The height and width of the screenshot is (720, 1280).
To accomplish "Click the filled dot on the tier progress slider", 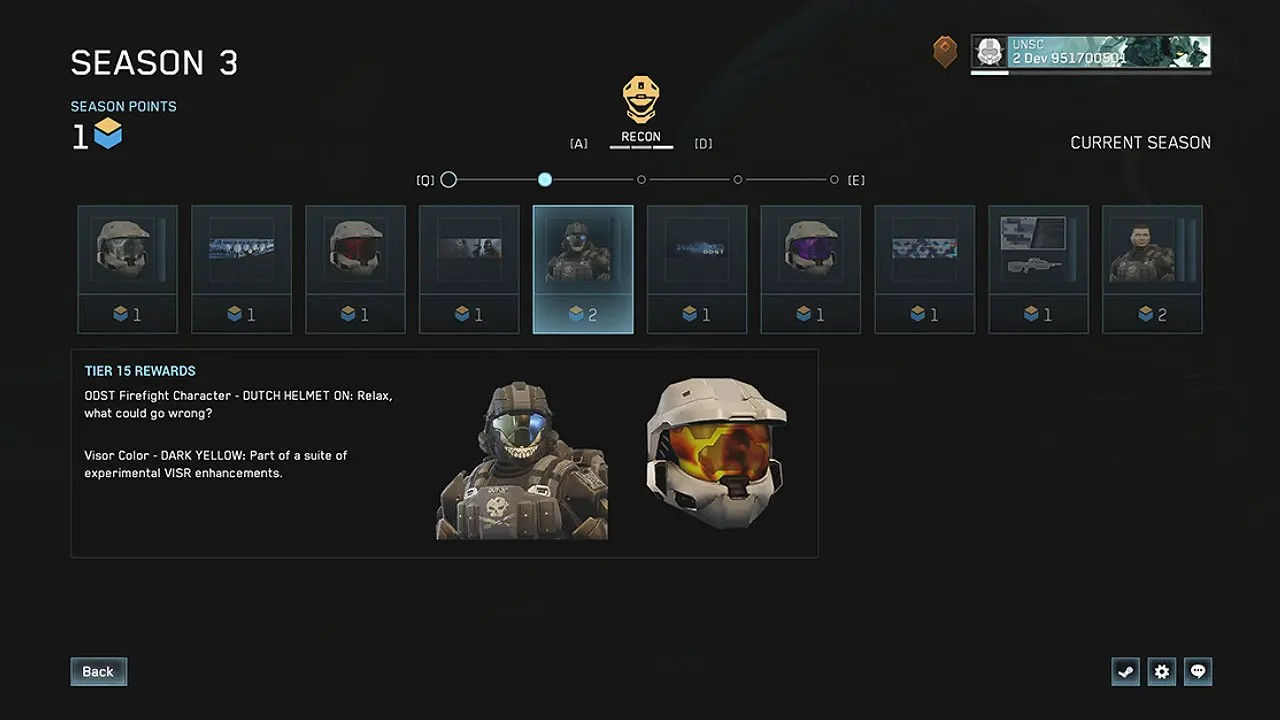I will (544, 180).
